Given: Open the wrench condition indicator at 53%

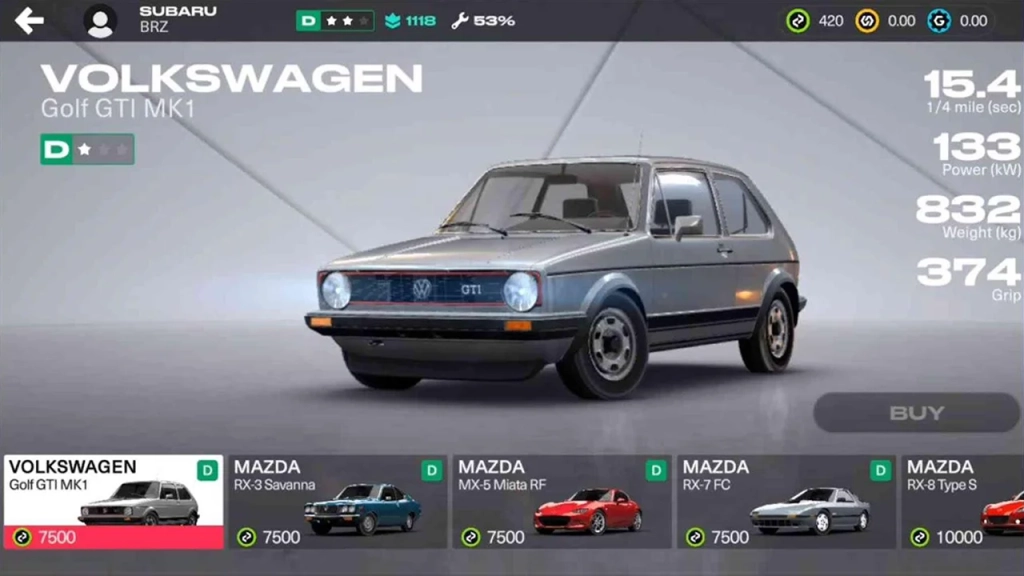Looking at the screenshot, I should (483, 20).
